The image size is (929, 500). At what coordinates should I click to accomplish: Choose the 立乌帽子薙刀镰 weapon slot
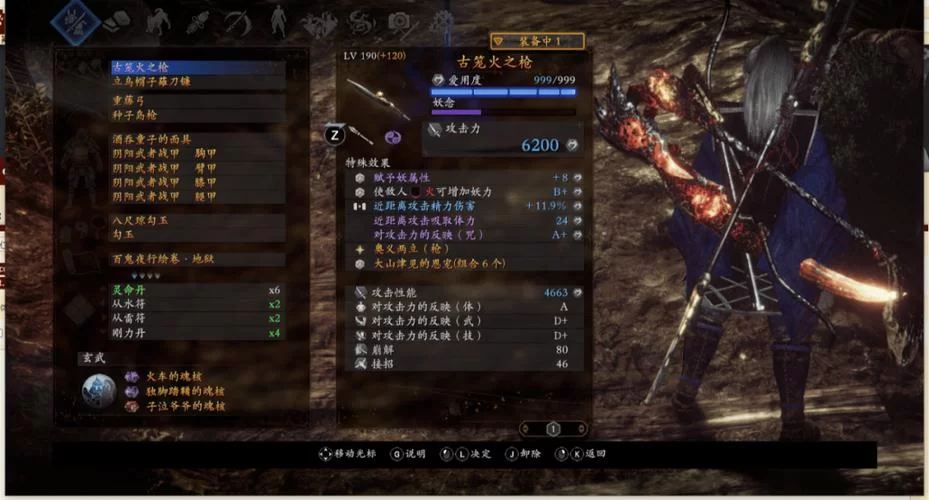click(x=195, y=82)
